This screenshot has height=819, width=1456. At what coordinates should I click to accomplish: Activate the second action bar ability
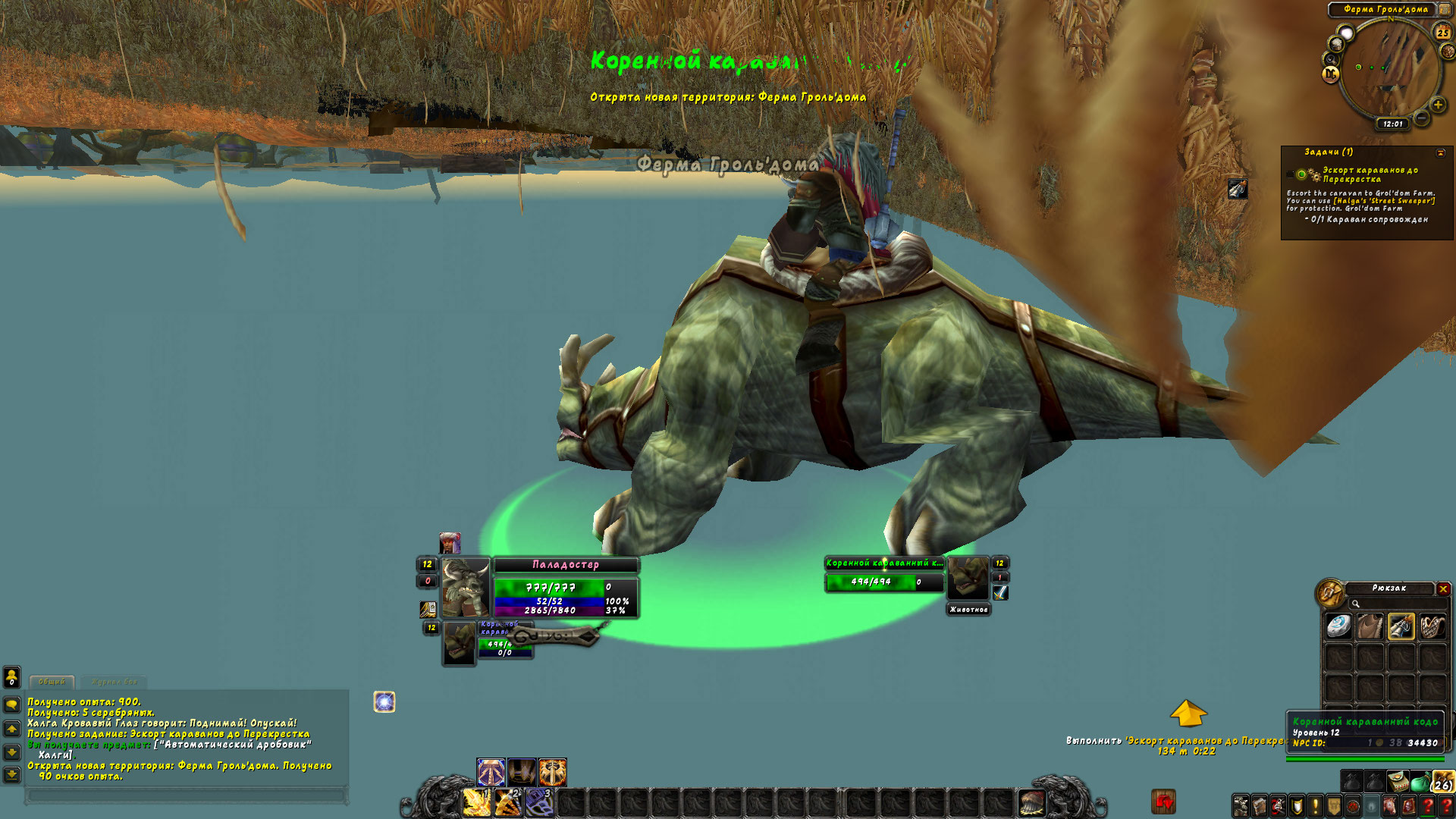click(x=508, y=802)
